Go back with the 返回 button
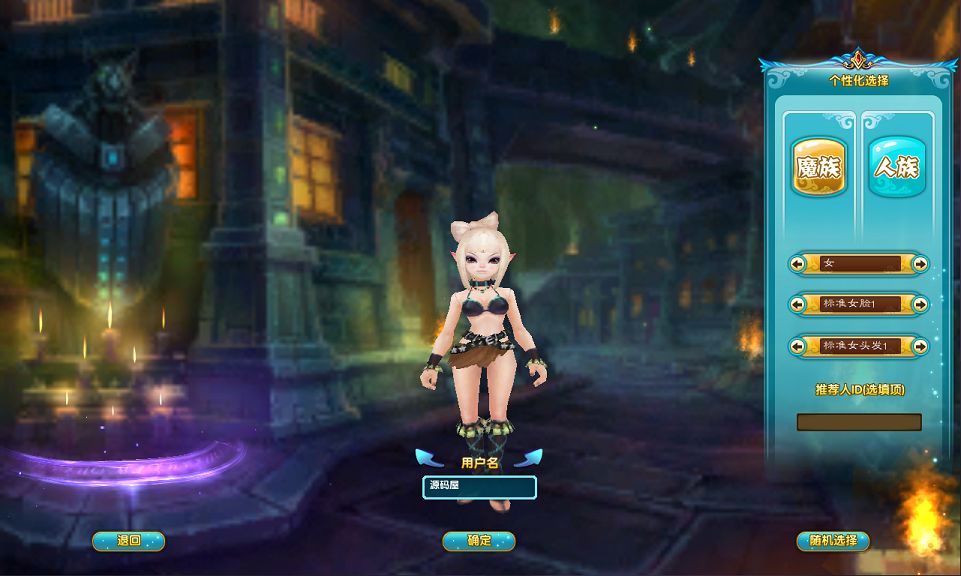Viewport: 961px width, 576px height. 128,541
